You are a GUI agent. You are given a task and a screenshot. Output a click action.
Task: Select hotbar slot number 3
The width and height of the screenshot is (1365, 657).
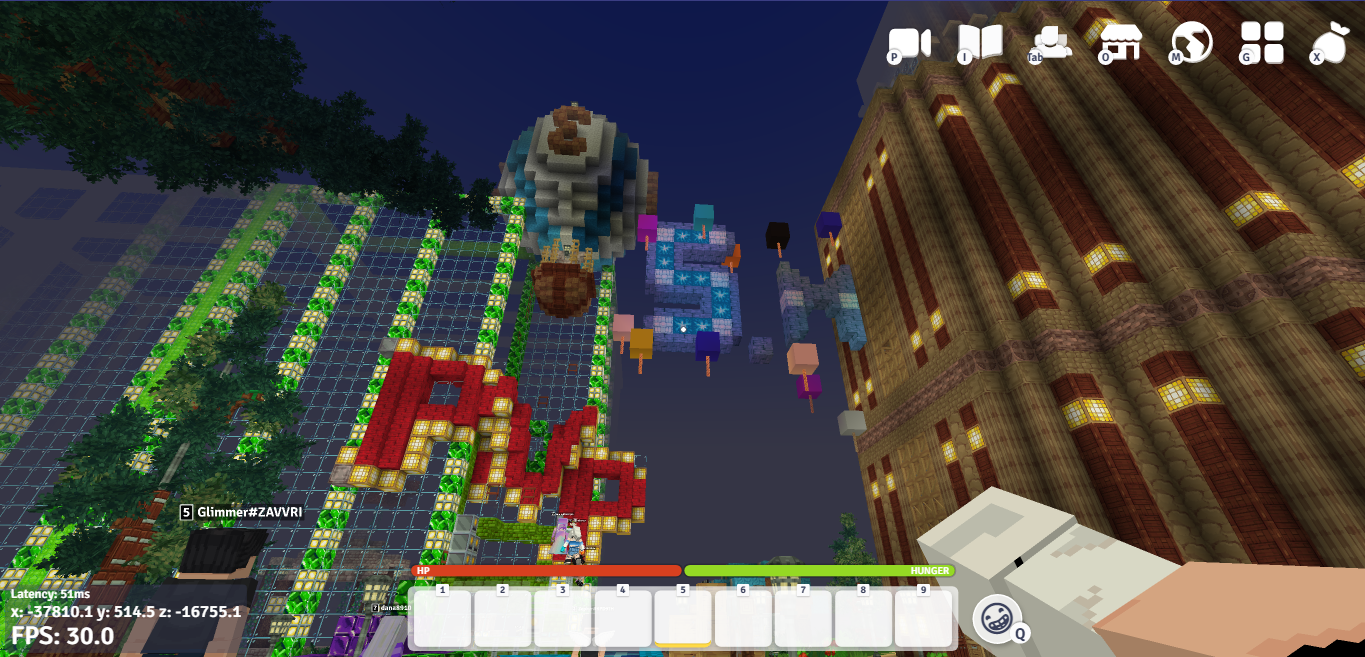(x=563, y=619)
